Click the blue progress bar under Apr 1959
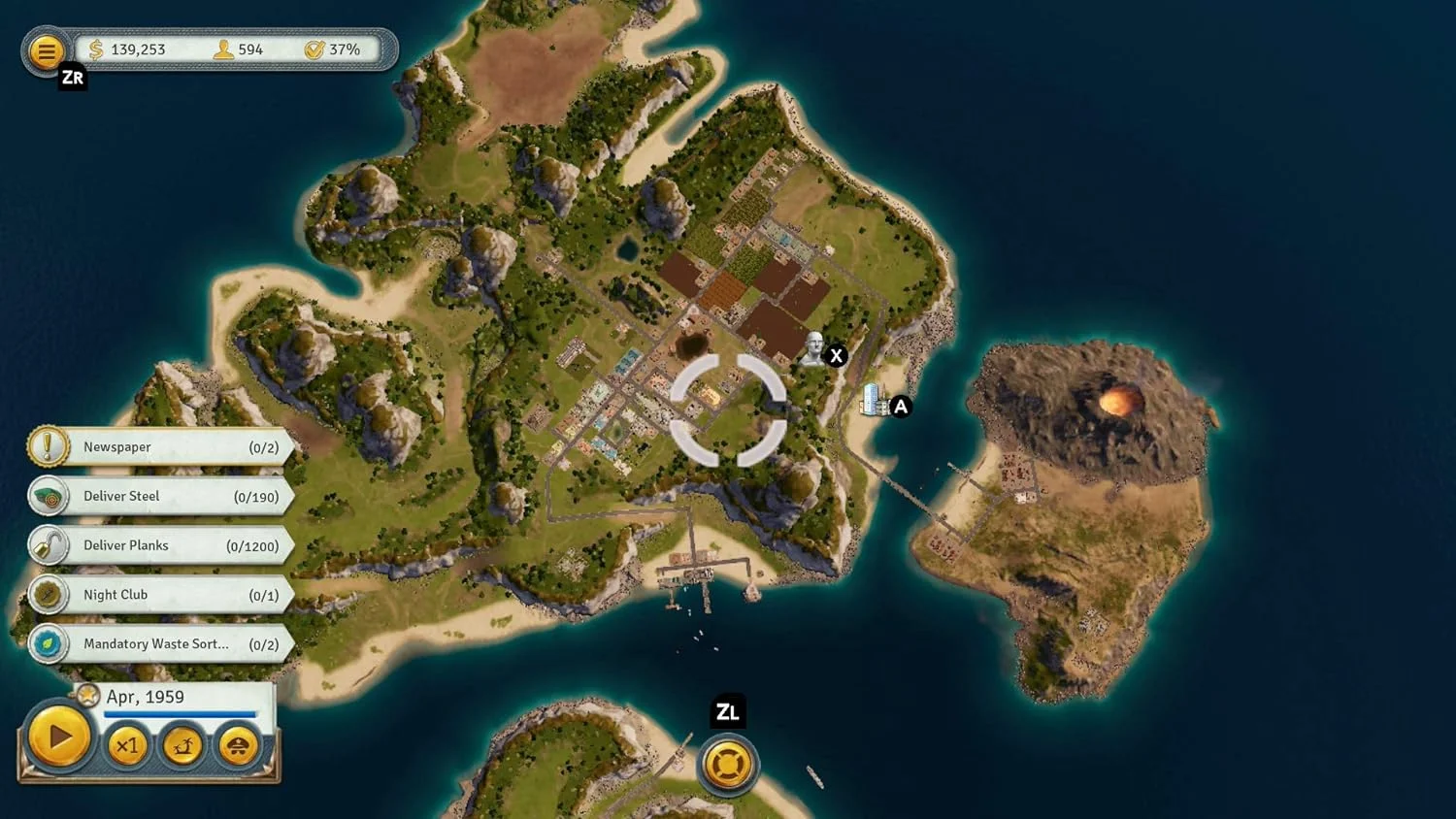This screenshot has height=819, width=1456. 180,713
